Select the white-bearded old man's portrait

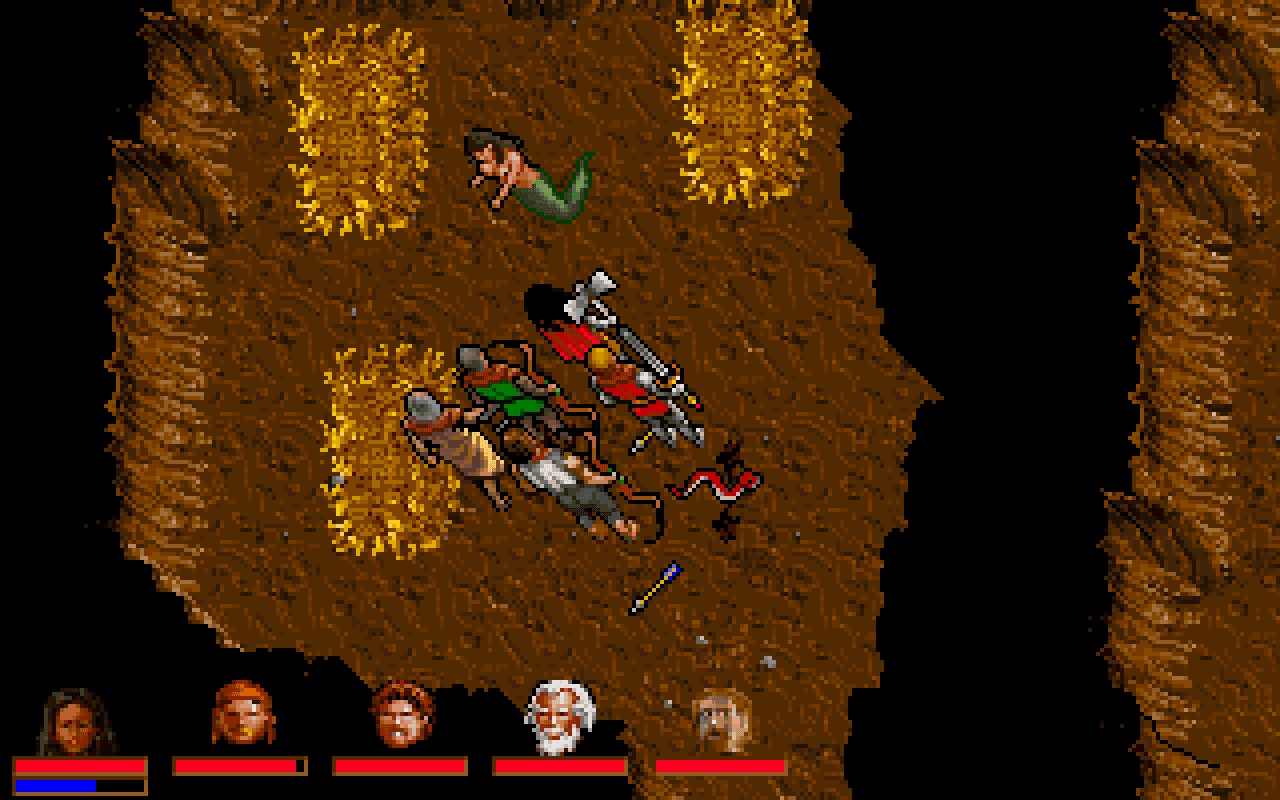pyautogui.click(x=558, y=715)
